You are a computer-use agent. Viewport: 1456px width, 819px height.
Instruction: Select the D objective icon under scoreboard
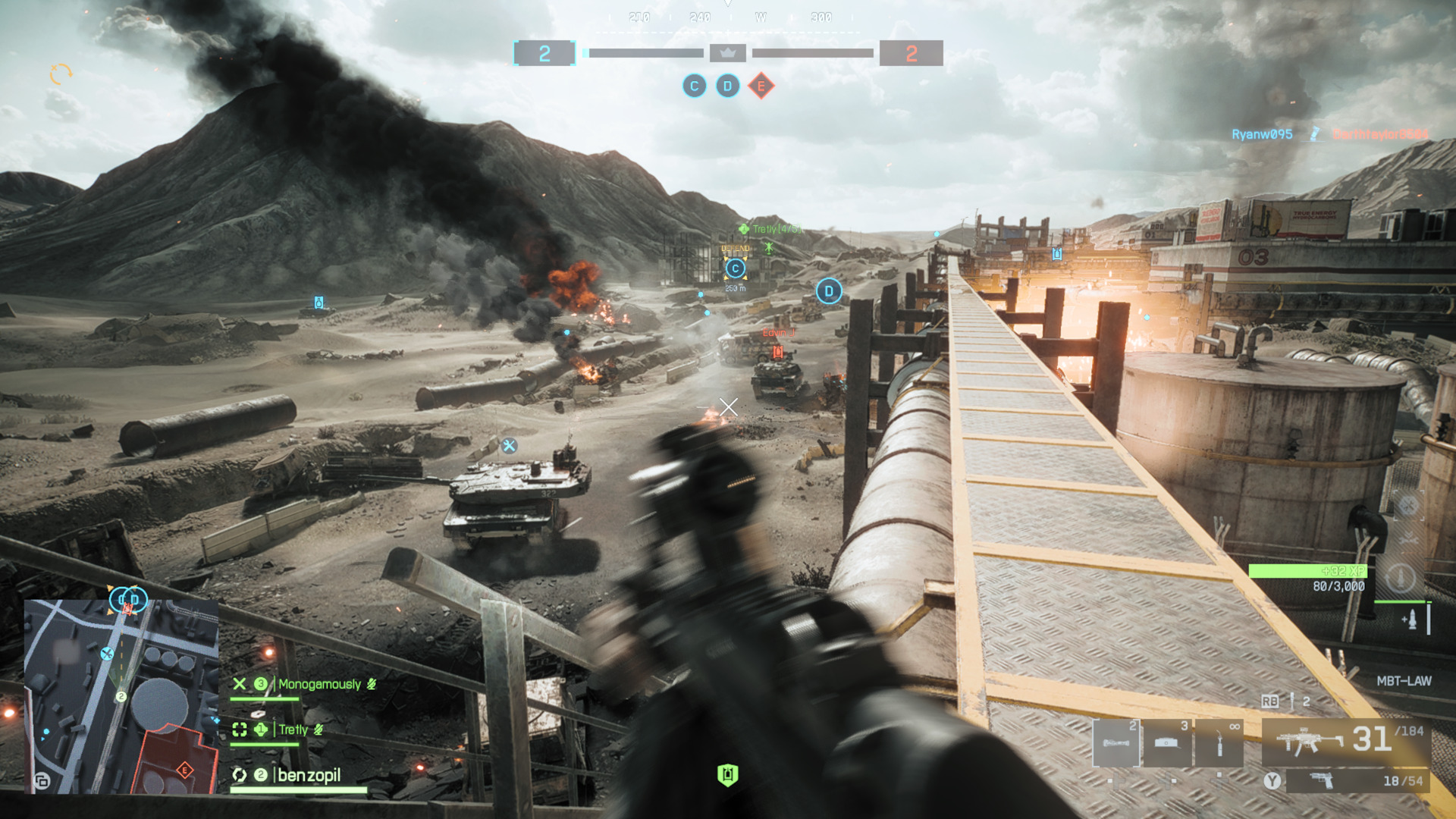727,86
